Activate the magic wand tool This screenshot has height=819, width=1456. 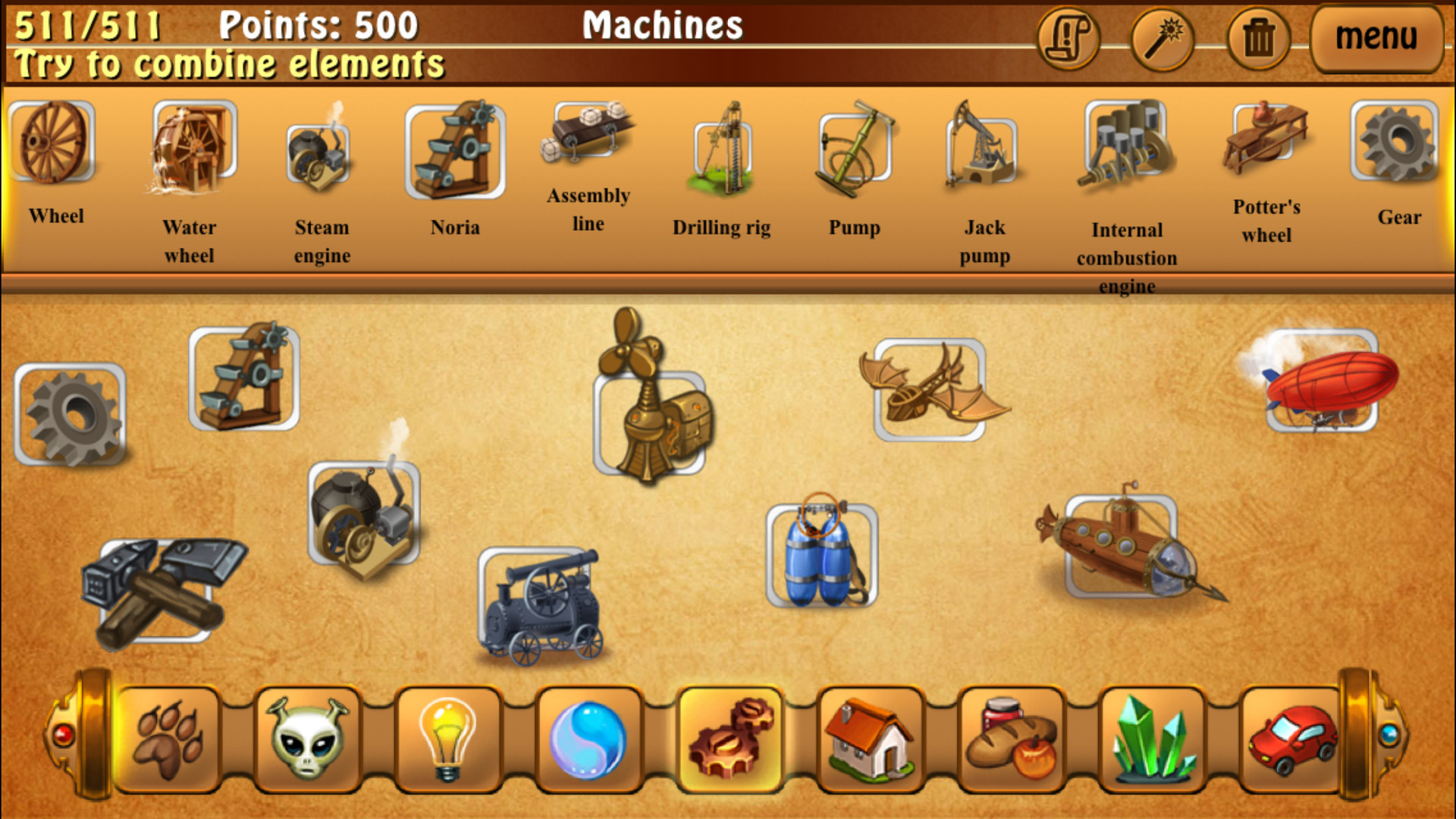click(1162, 38)
